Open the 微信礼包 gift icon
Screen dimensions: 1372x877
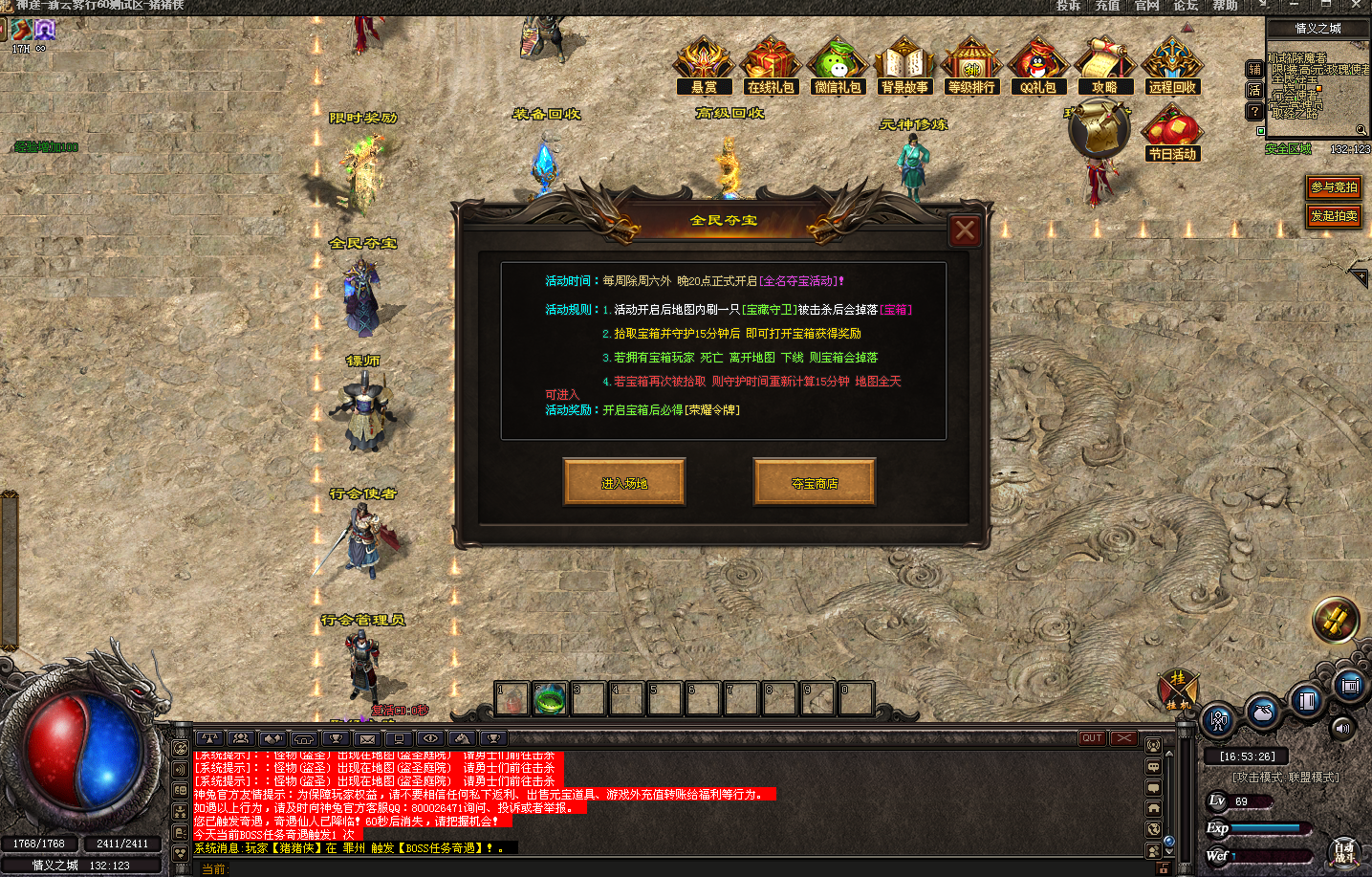(x=838, y=65)
